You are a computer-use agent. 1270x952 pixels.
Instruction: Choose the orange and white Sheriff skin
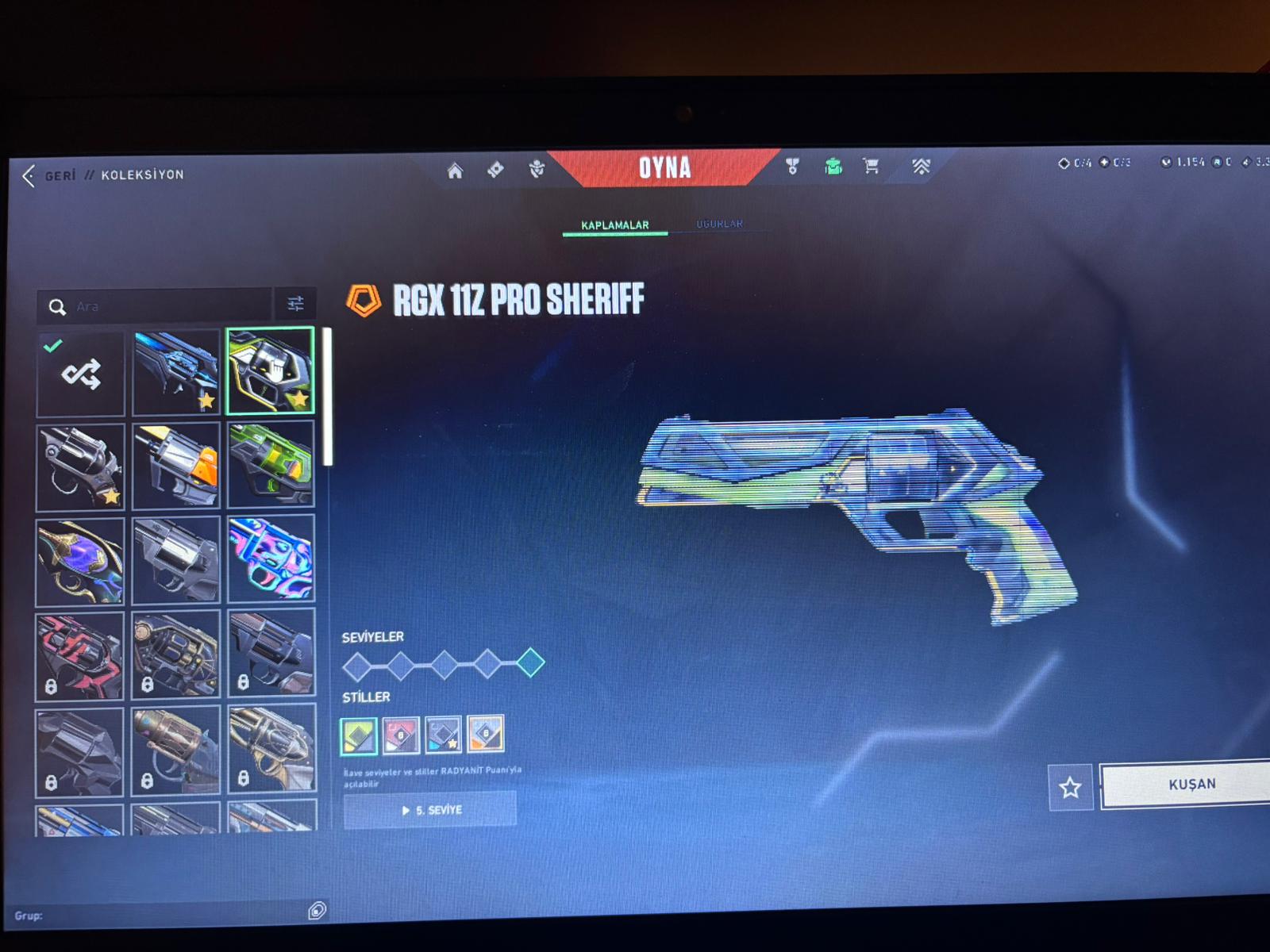[175, 466]
